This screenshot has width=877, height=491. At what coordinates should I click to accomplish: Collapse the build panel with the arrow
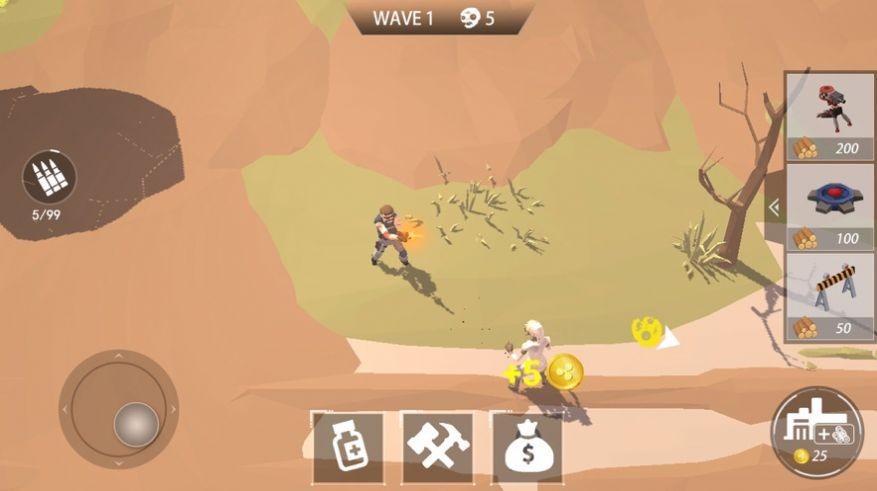[x=773, y=207]
